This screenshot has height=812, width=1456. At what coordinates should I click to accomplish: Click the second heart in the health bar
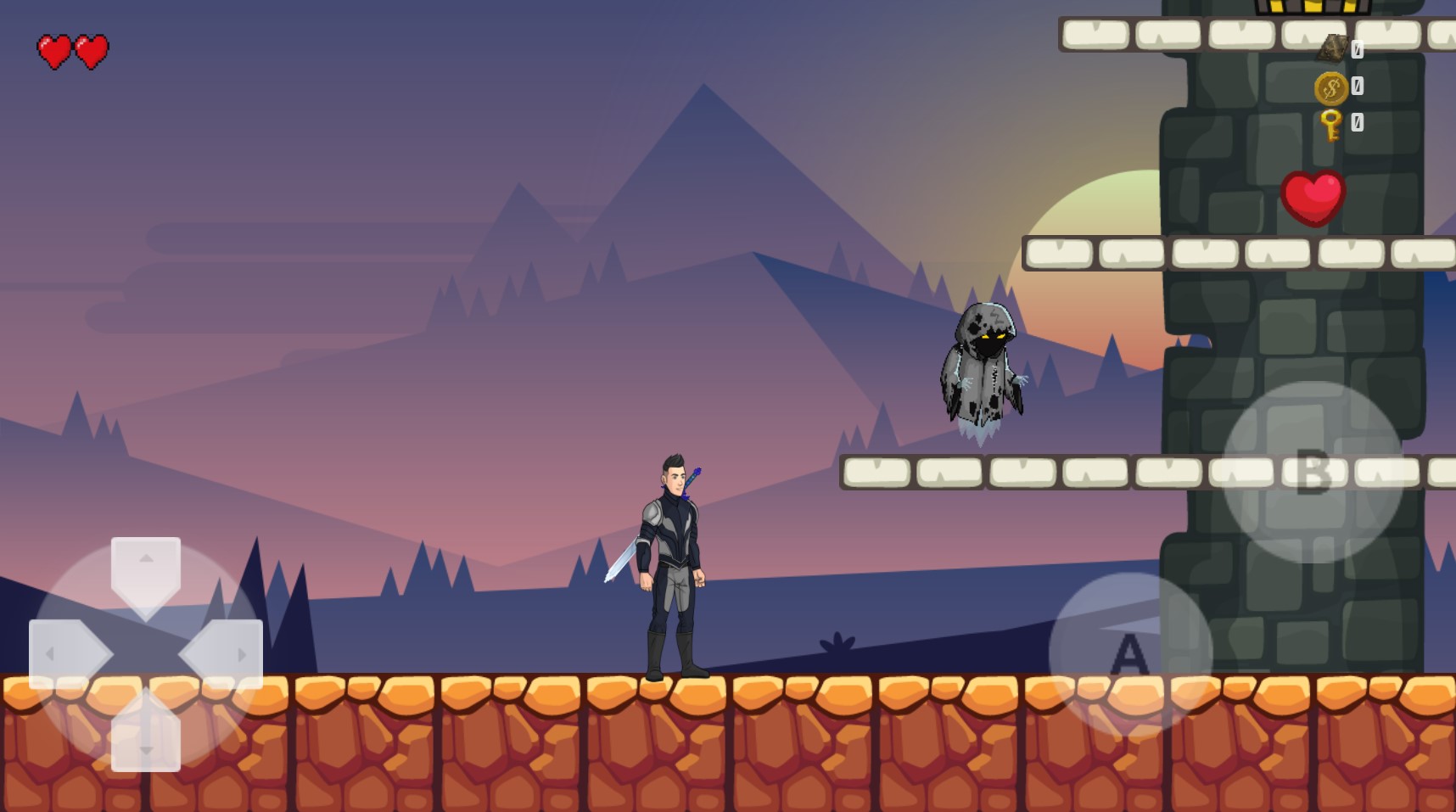coord(89,49)
